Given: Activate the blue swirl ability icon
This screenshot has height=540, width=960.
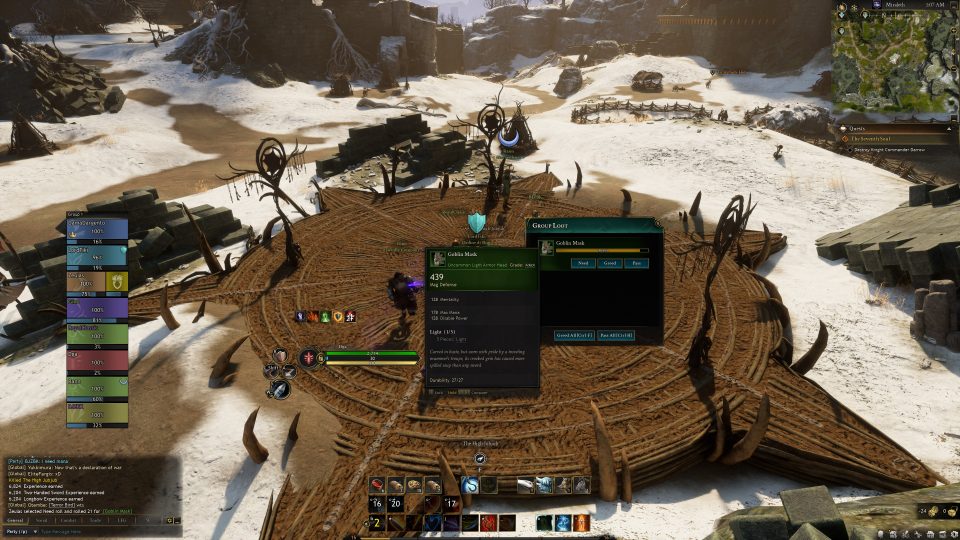Looking at the screenshot, I should pos(470,485).
